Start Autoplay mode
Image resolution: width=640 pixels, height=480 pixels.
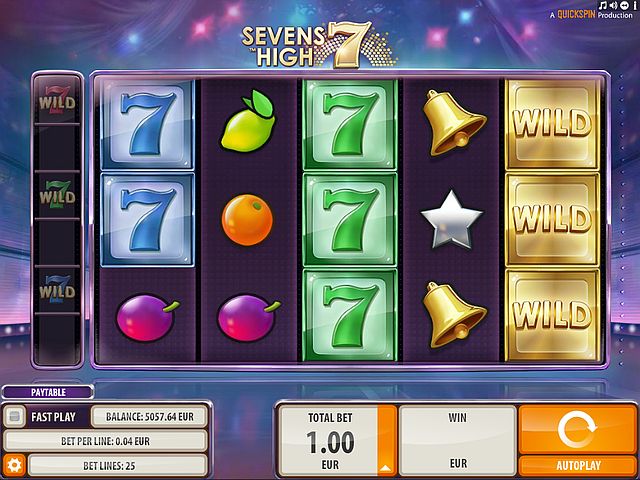pyautogui.click(x=578, y=465)
